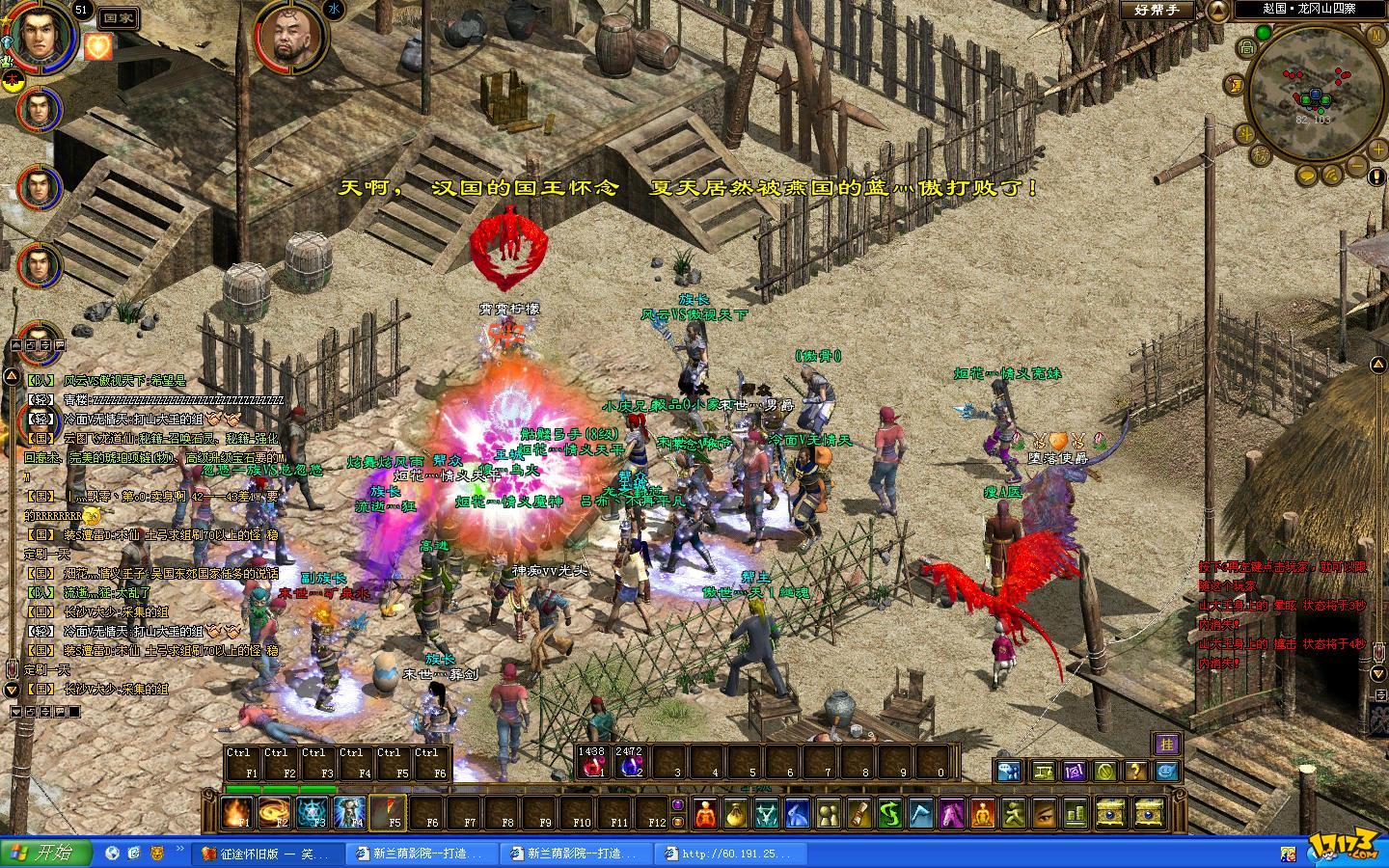
Task: Use the blue mana potion slot
Action: (630, 765)
